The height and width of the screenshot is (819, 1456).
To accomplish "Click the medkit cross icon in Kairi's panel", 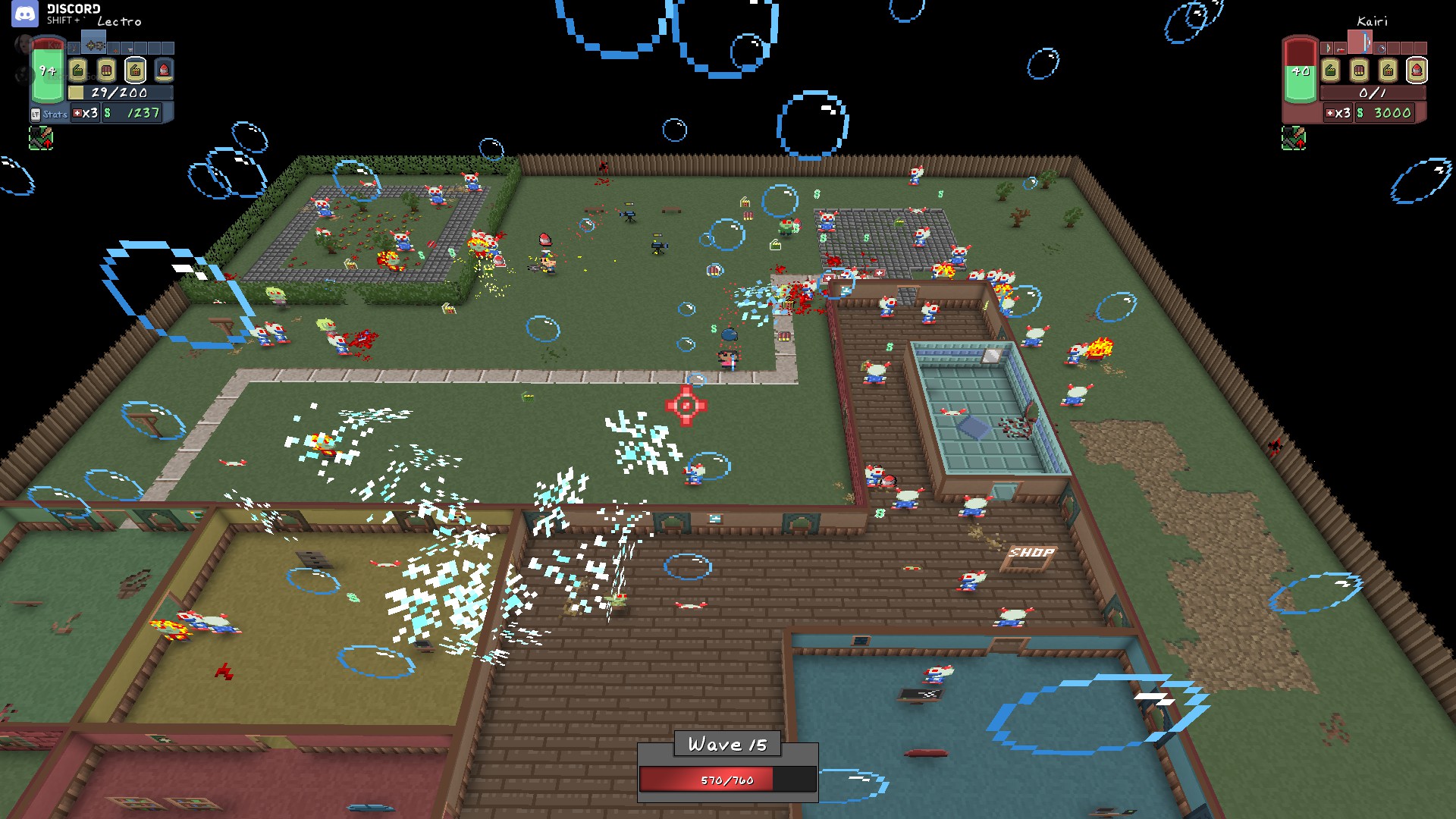I will click(x=1329, y=113).
